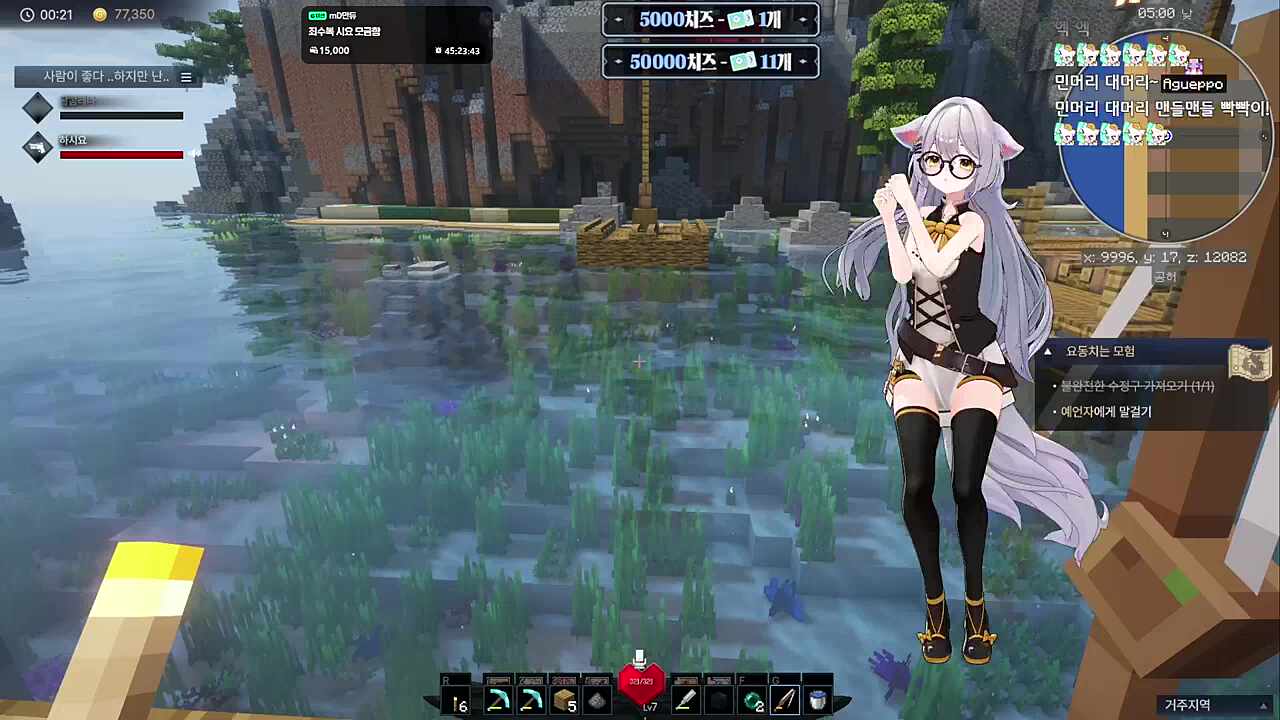The image size is (1280, 720).
Task: Select the oak planks hotbar slot
Action: click(x=565, y=701)
